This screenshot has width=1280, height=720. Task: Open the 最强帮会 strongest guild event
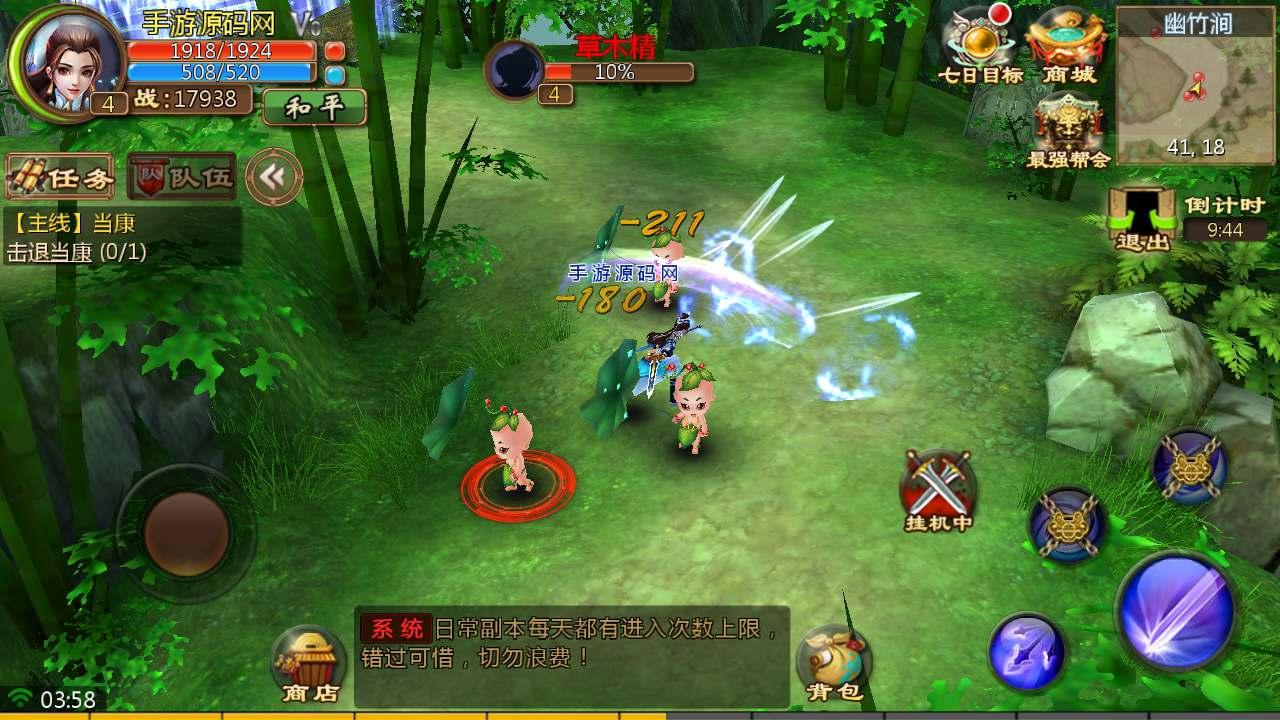1068,130
